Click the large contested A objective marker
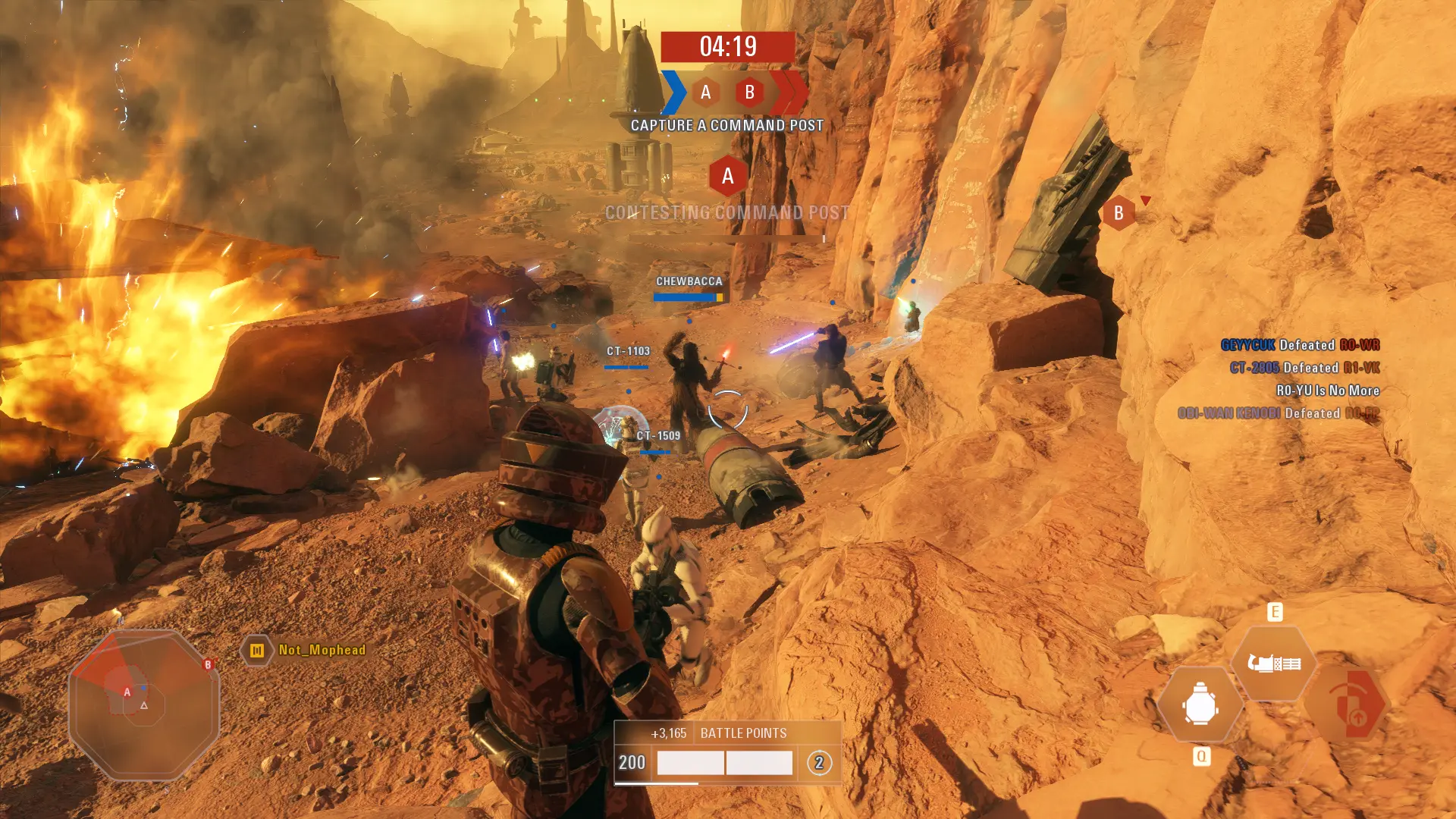This screenshot has height=819, width=1456. (728, 176)
